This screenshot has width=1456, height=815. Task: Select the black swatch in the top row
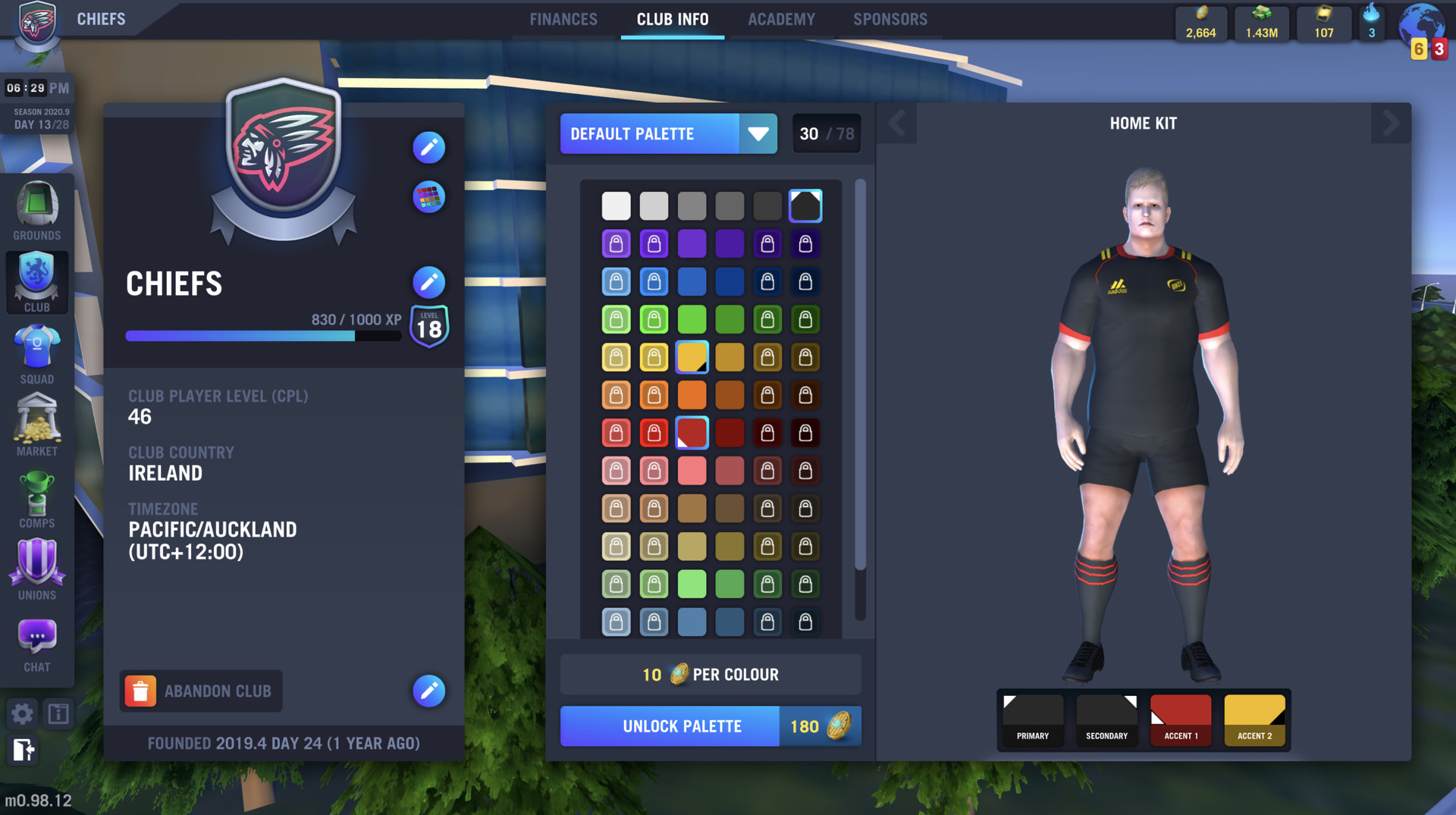[x=805, y=205]
